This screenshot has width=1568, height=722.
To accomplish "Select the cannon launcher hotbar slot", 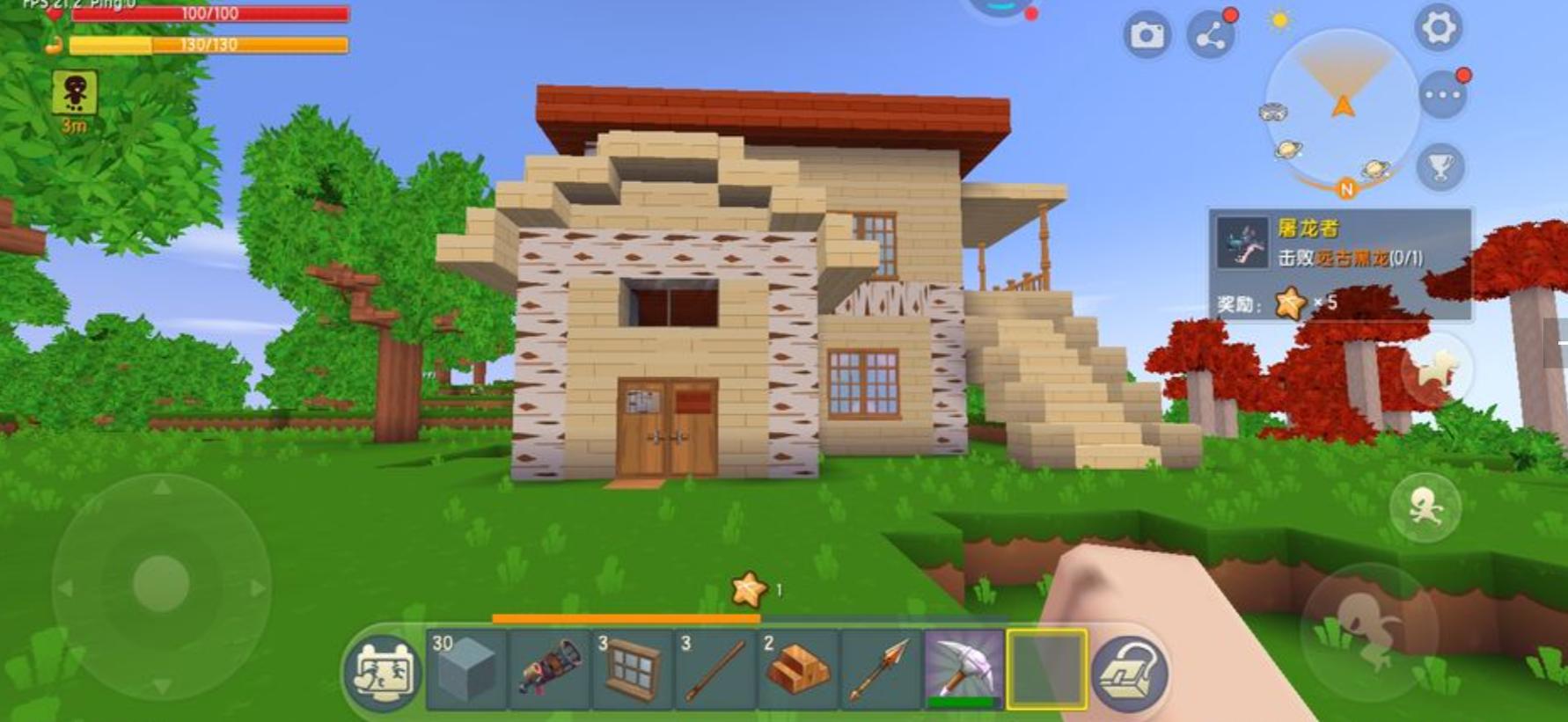I will pyautogui.click(x=549, y=669).
